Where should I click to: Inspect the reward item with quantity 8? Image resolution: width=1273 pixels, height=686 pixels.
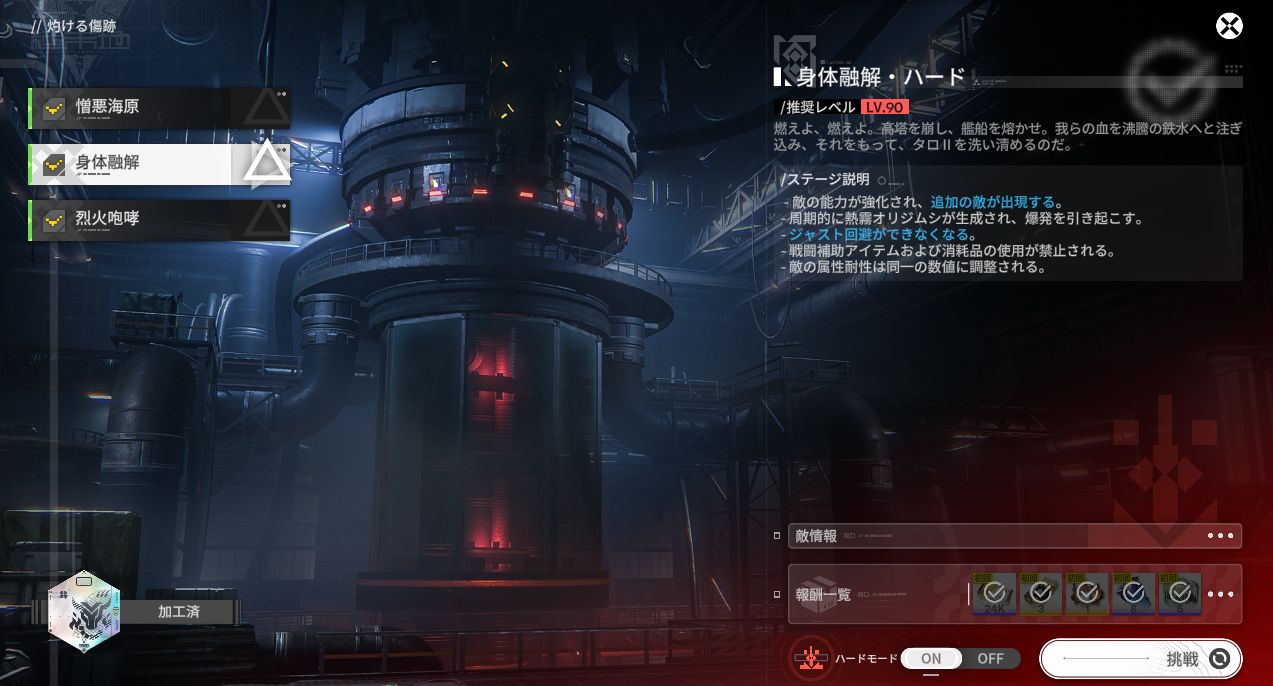click(1133, 594)
